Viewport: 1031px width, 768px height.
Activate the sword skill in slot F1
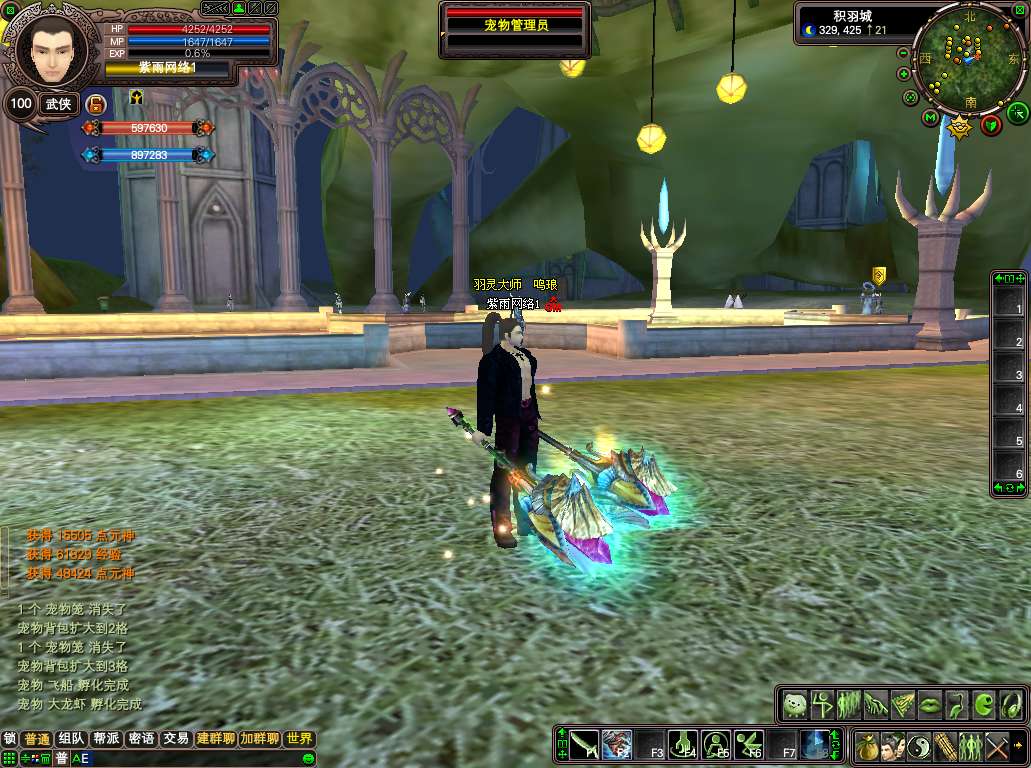click(x=585, y=743)
